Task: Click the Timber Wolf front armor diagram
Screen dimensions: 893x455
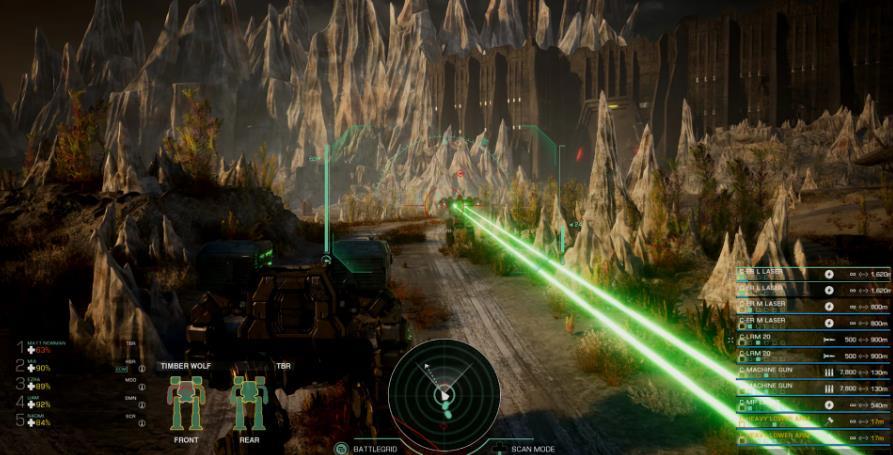Action: click(185, 402)
